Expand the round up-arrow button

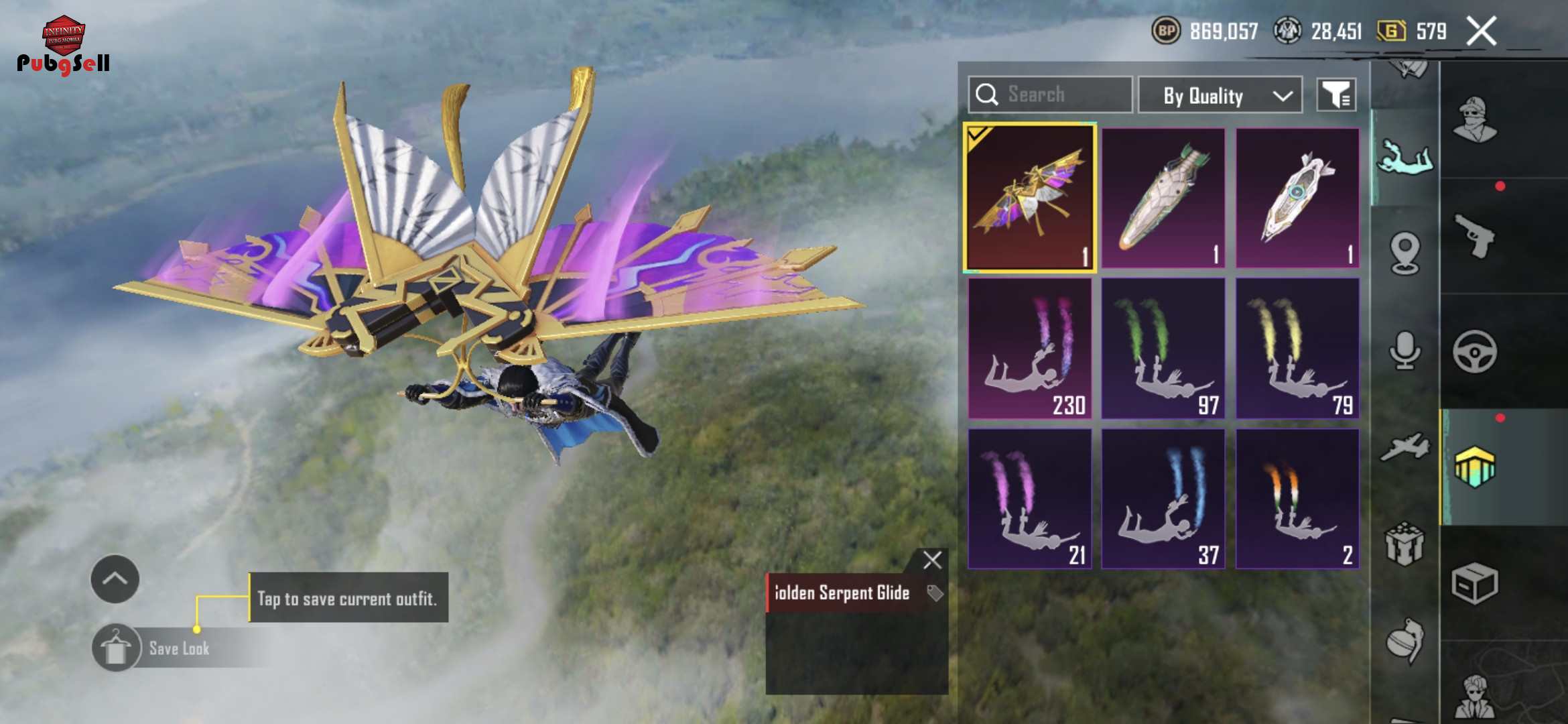pos(115,579)
